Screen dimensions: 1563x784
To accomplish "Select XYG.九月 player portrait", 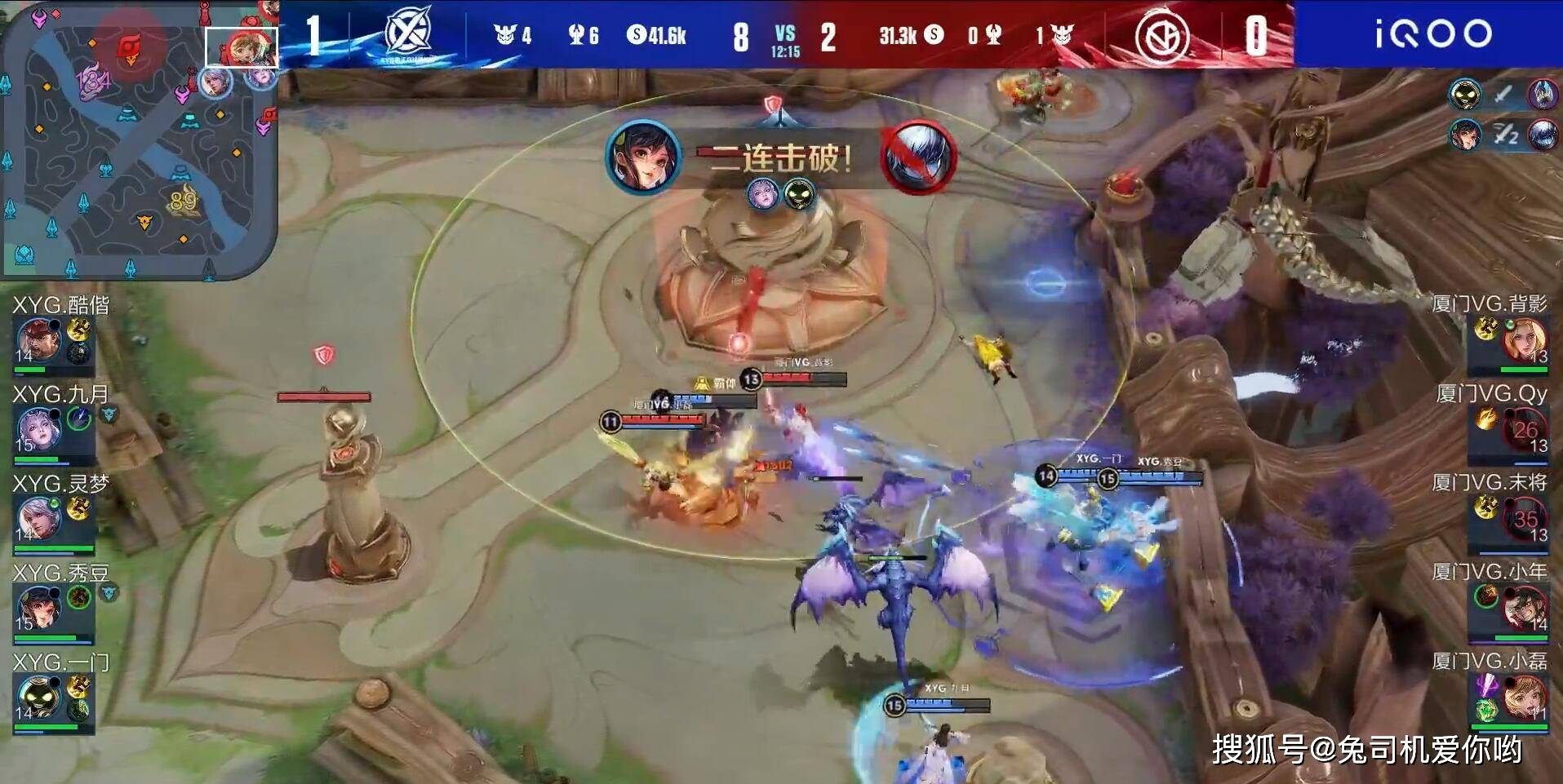I will (x=38, y=429).
